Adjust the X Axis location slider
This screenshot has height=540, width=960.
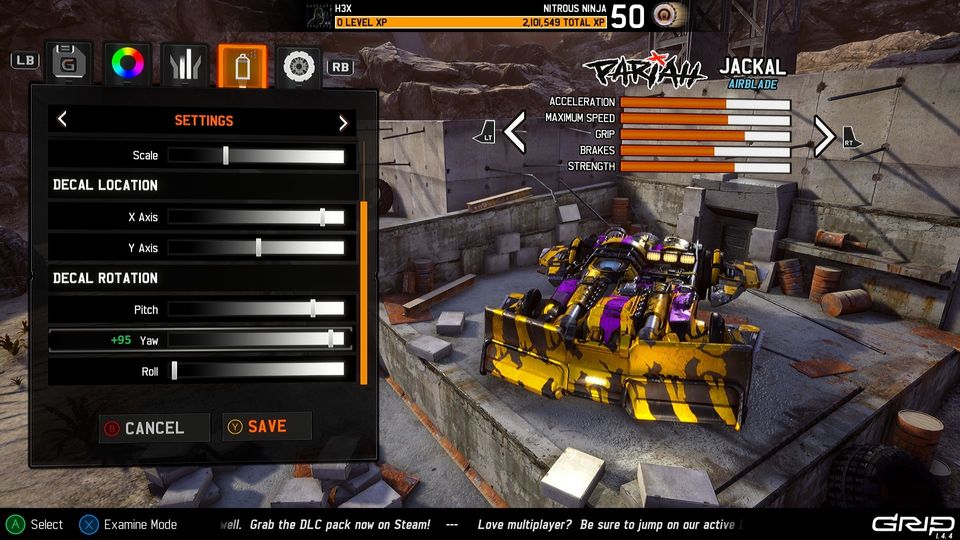(322, 217)
